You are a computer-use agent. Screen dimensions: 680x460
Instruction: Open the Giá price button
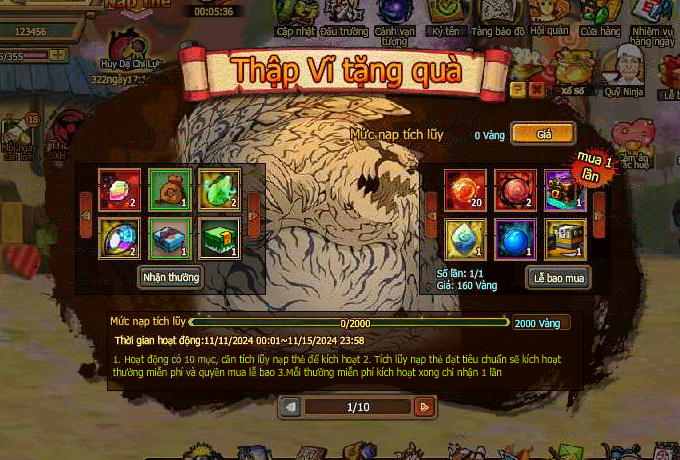click(543, 134)
